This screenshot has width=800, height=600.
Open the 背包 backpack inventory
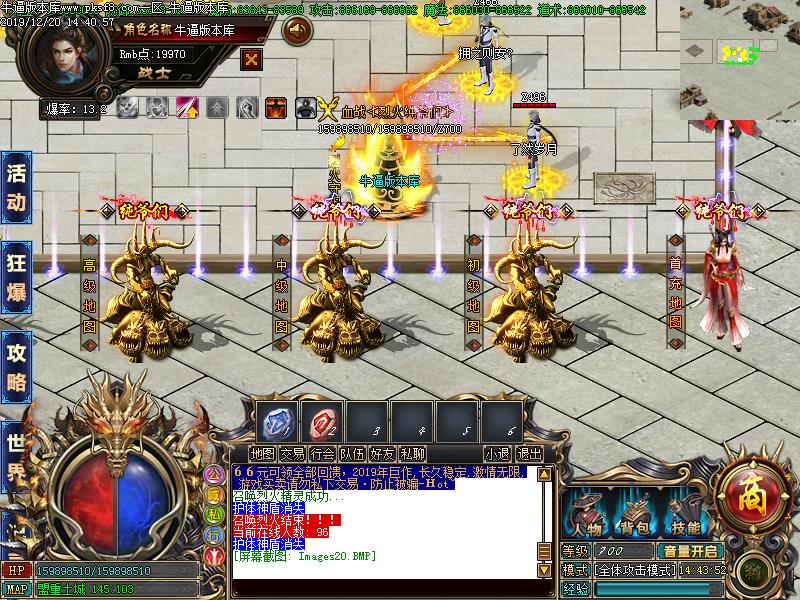coord(635,515)
